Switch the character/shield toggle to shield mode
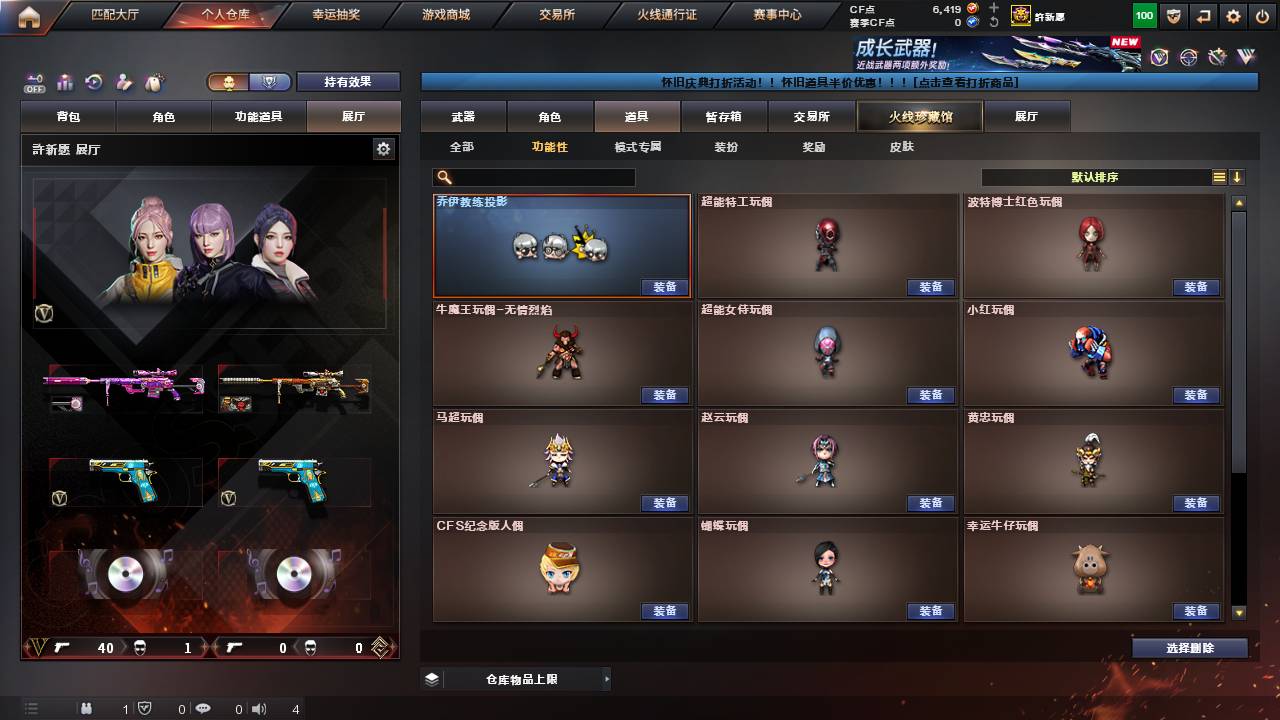The image size is (1280, 720). pyautogui.click(x=268, y=83)
